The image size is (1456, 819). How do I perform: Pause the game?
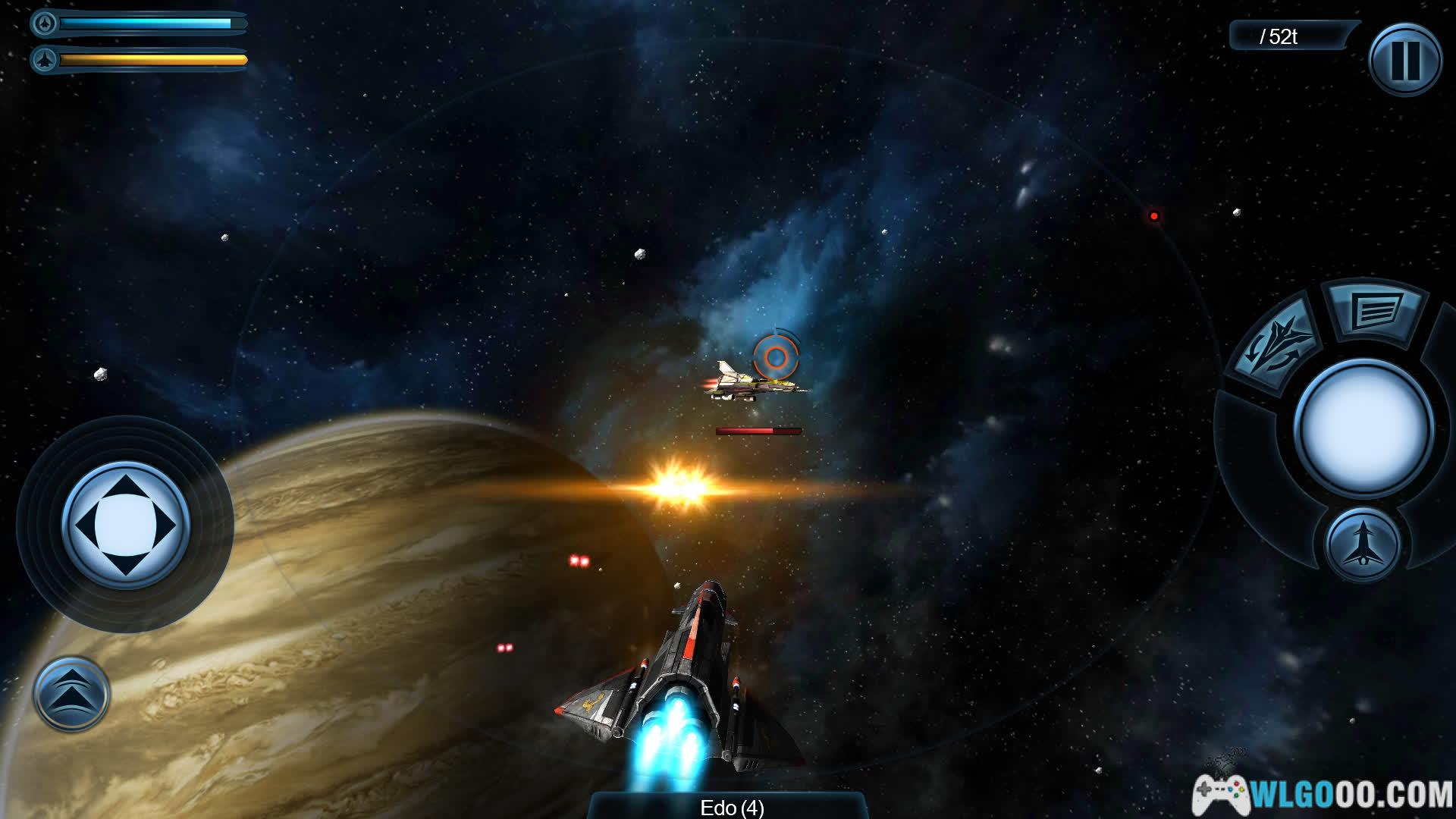point(1404,59)
